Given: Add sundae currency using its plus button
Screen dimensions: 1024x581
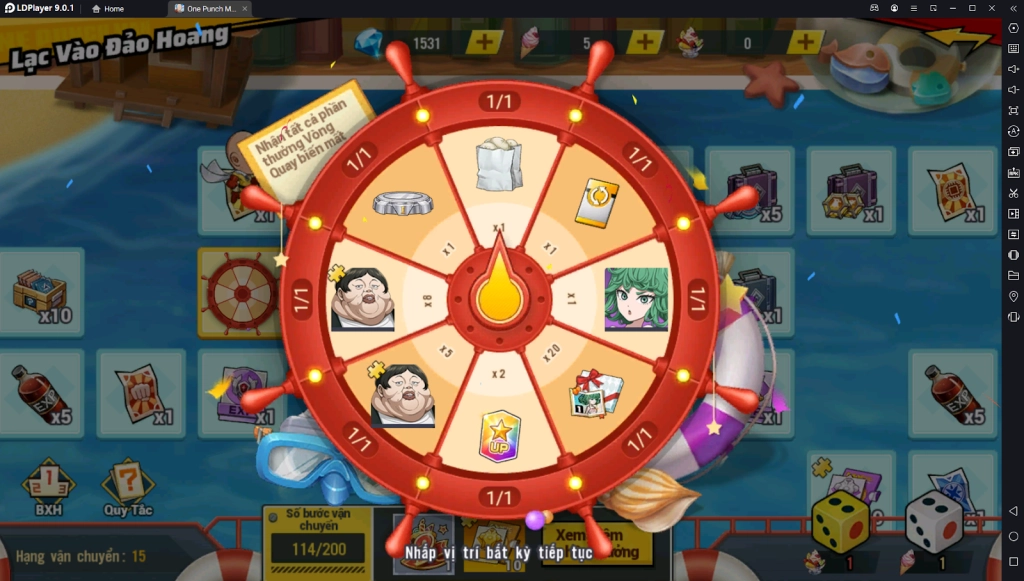Looking at the screenshot, I should coord(805,43).
